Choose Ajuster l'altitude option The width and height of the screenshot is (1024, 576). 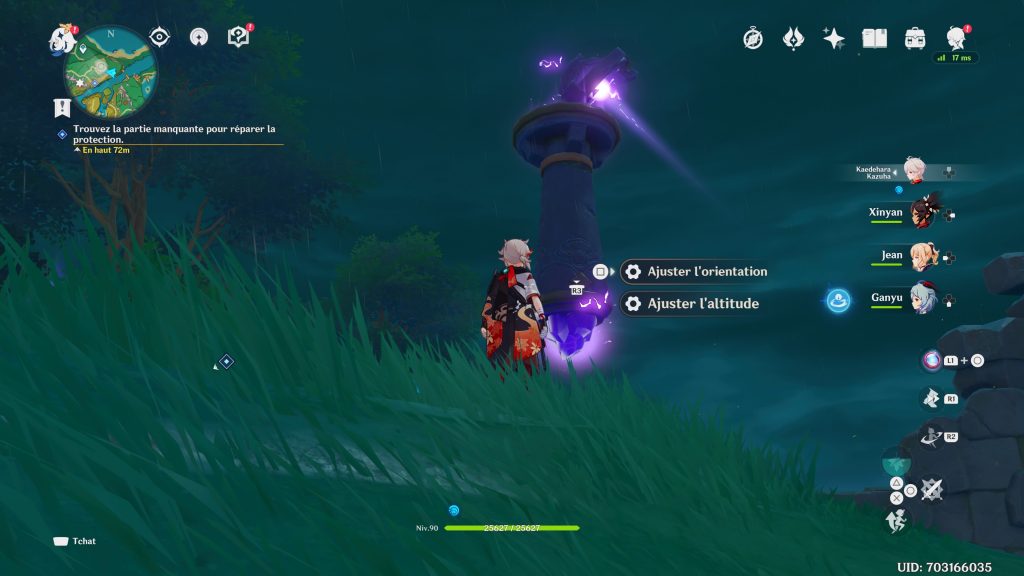702,303
